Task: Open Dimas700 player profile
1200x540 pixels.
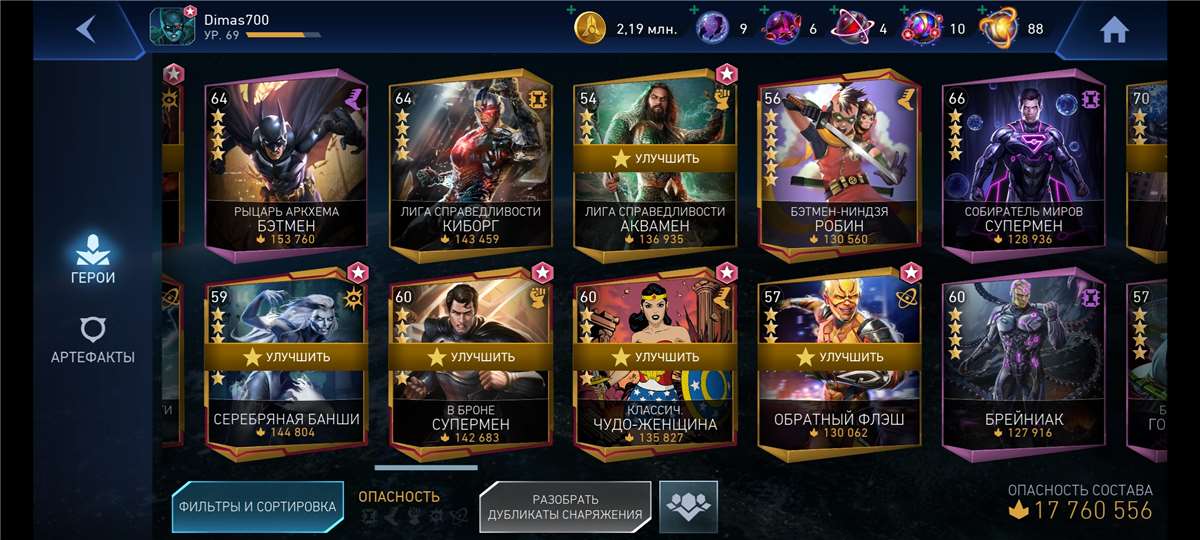Action: coord(172,27)
